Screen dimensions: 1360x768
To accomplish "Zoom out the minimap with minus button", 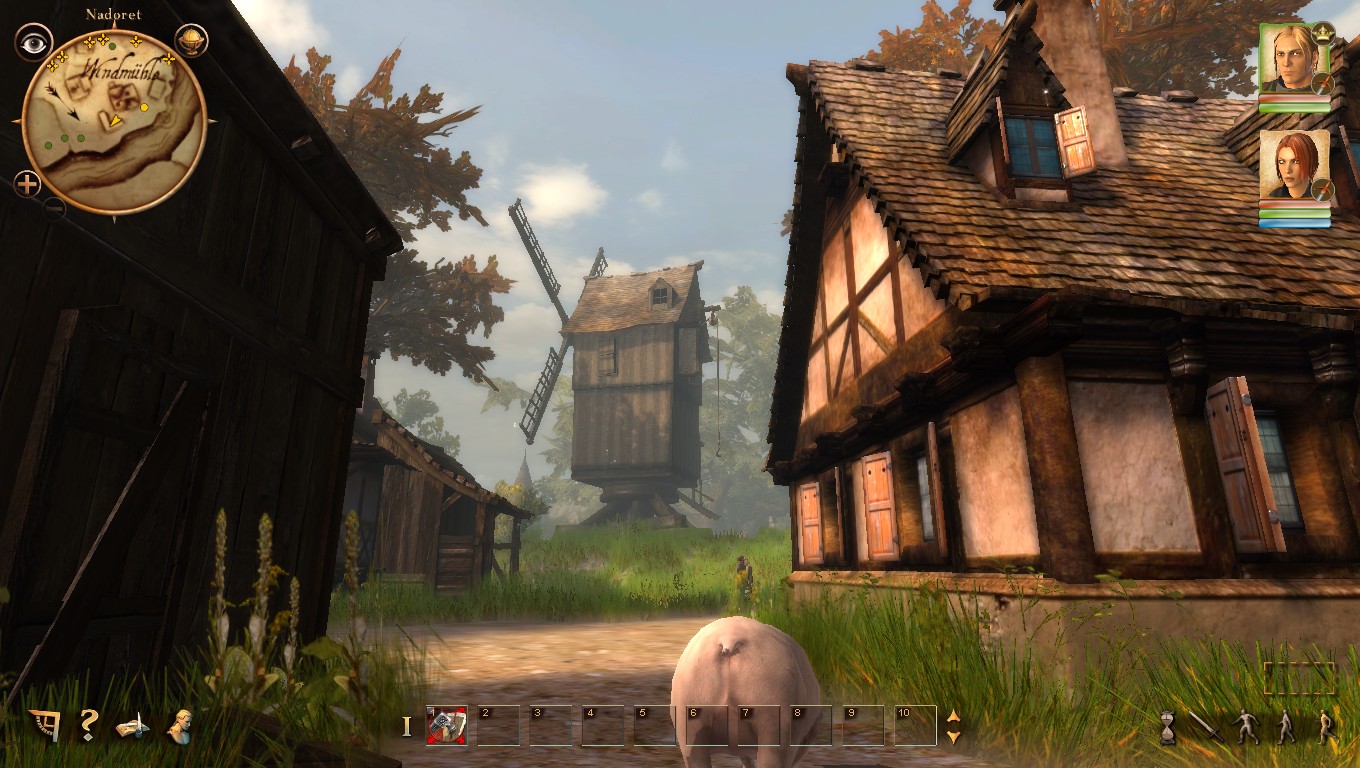I will click(54, 208).
